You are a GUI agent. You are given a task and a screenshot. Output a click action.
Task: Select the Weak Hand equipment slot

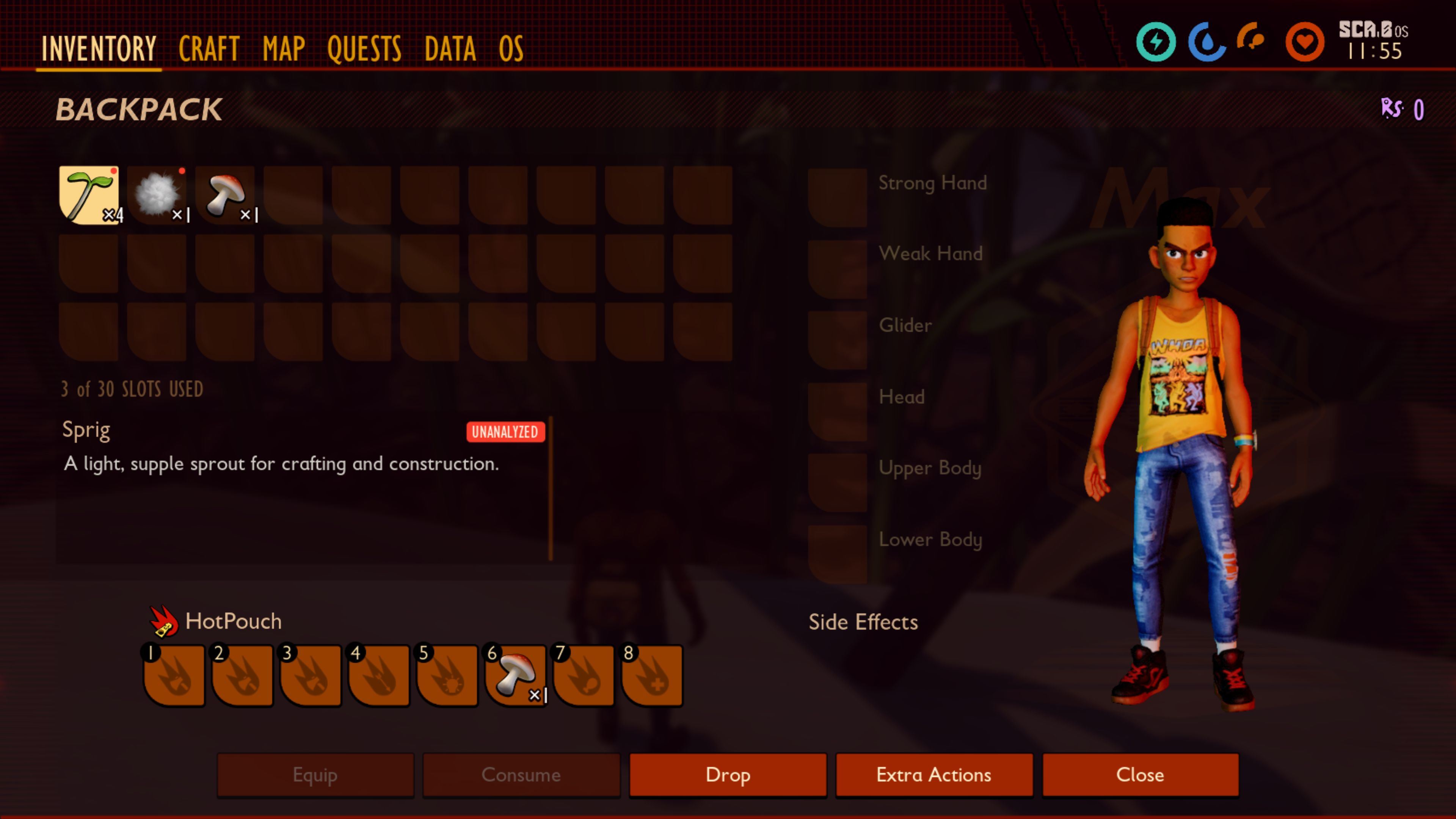coord(837,268)
